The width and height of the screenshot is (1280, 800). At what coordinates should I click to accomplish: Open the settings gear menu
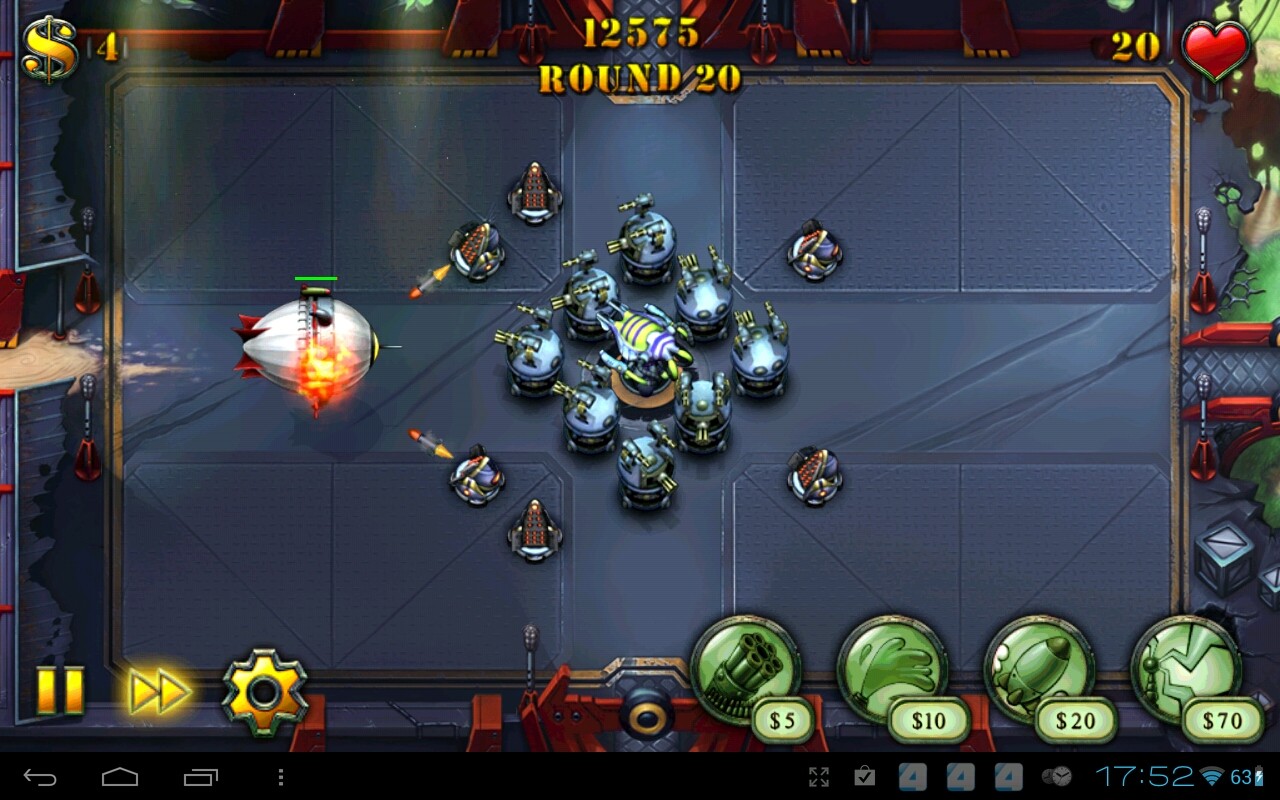262,687
